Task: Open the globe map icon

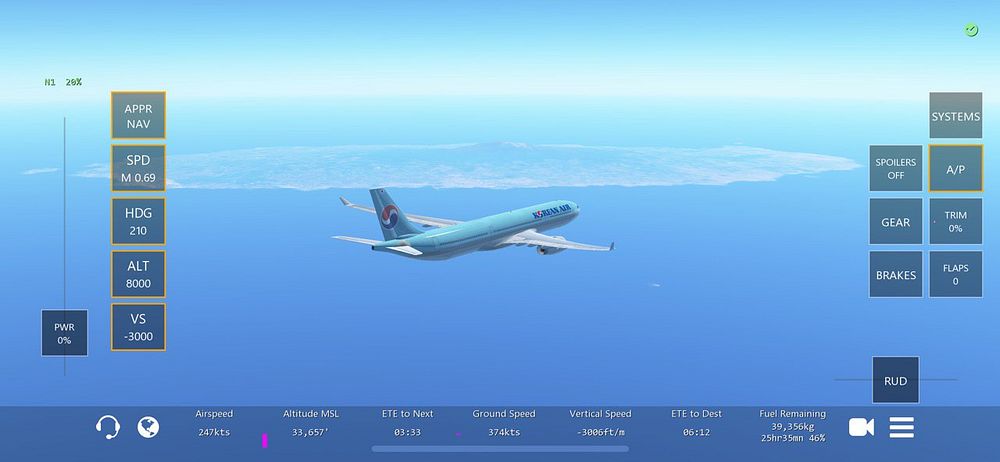Action: tap(148, 427)
